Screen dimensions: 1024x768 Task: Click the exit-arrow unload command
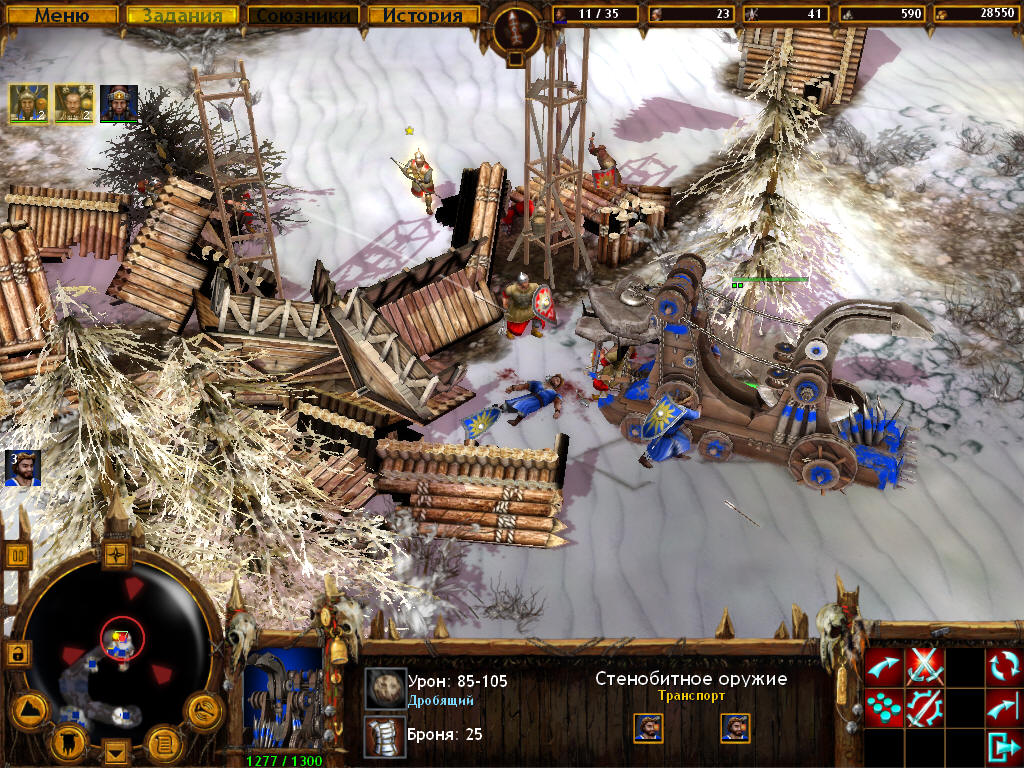tap(1003, 747)
